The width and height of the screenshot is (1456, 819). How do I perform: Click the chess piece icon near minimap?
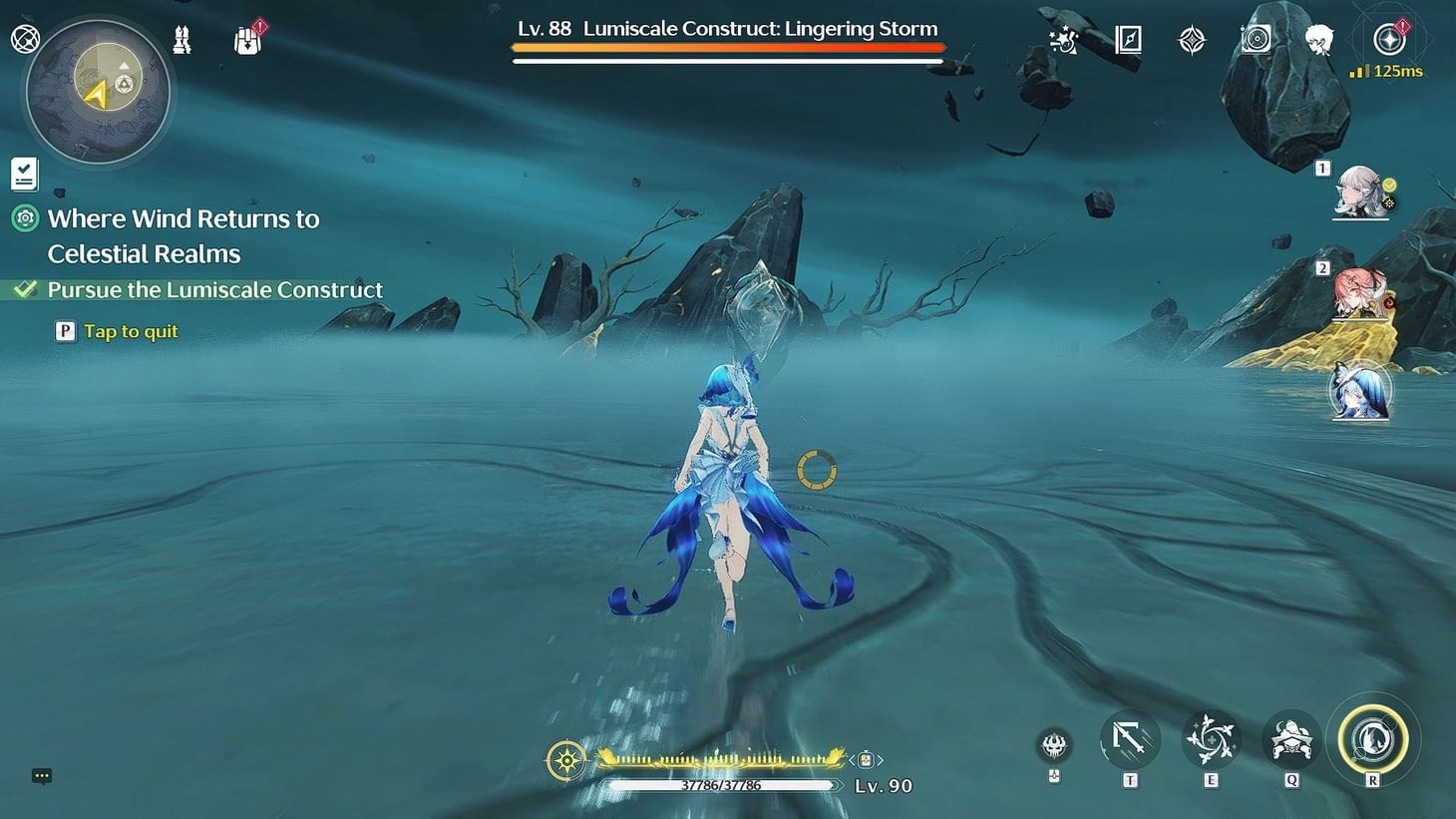click(182, 40)
